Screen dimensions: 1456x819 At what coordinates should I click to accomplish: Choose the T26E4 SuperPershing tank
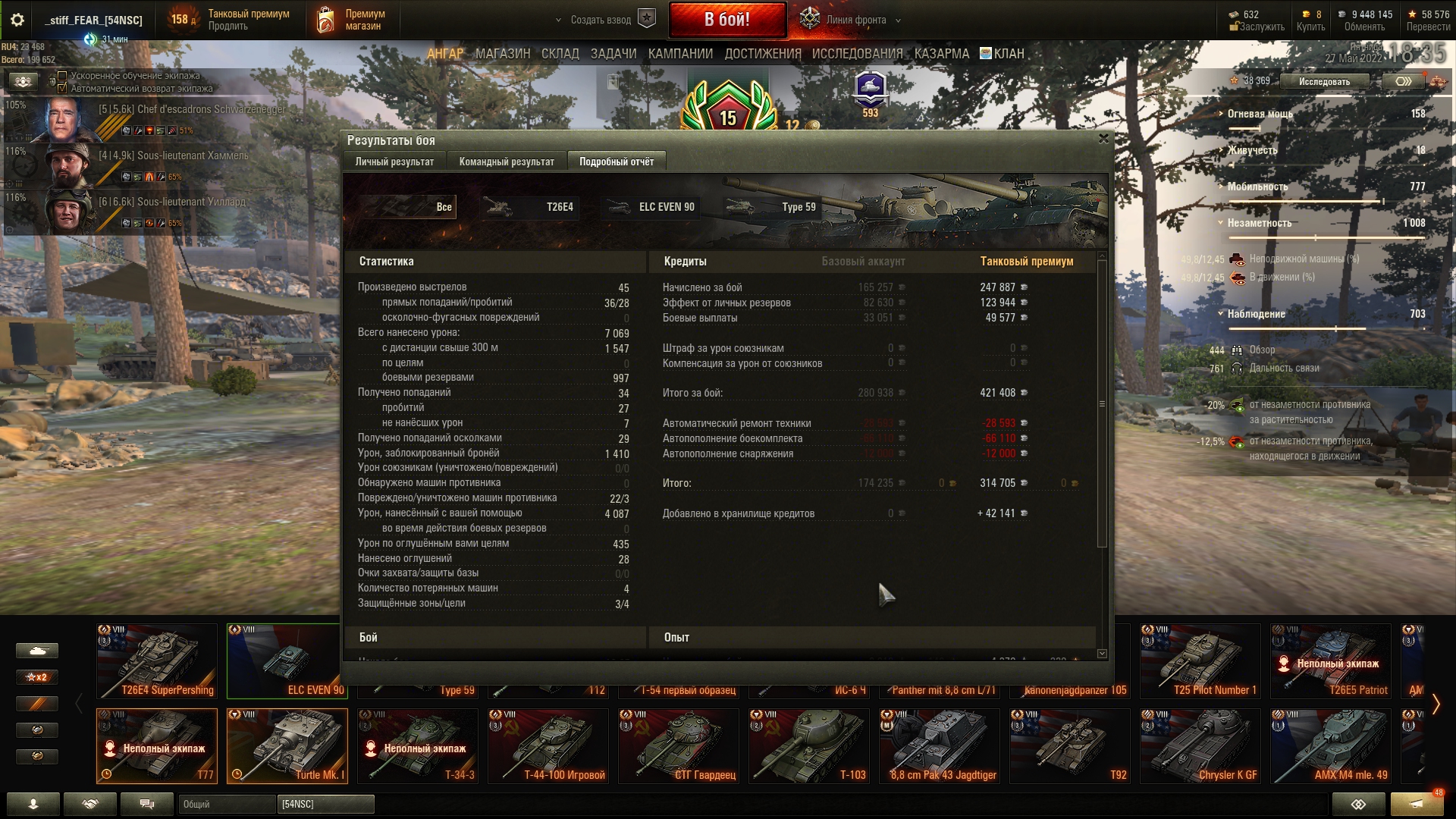coord(157,661)
